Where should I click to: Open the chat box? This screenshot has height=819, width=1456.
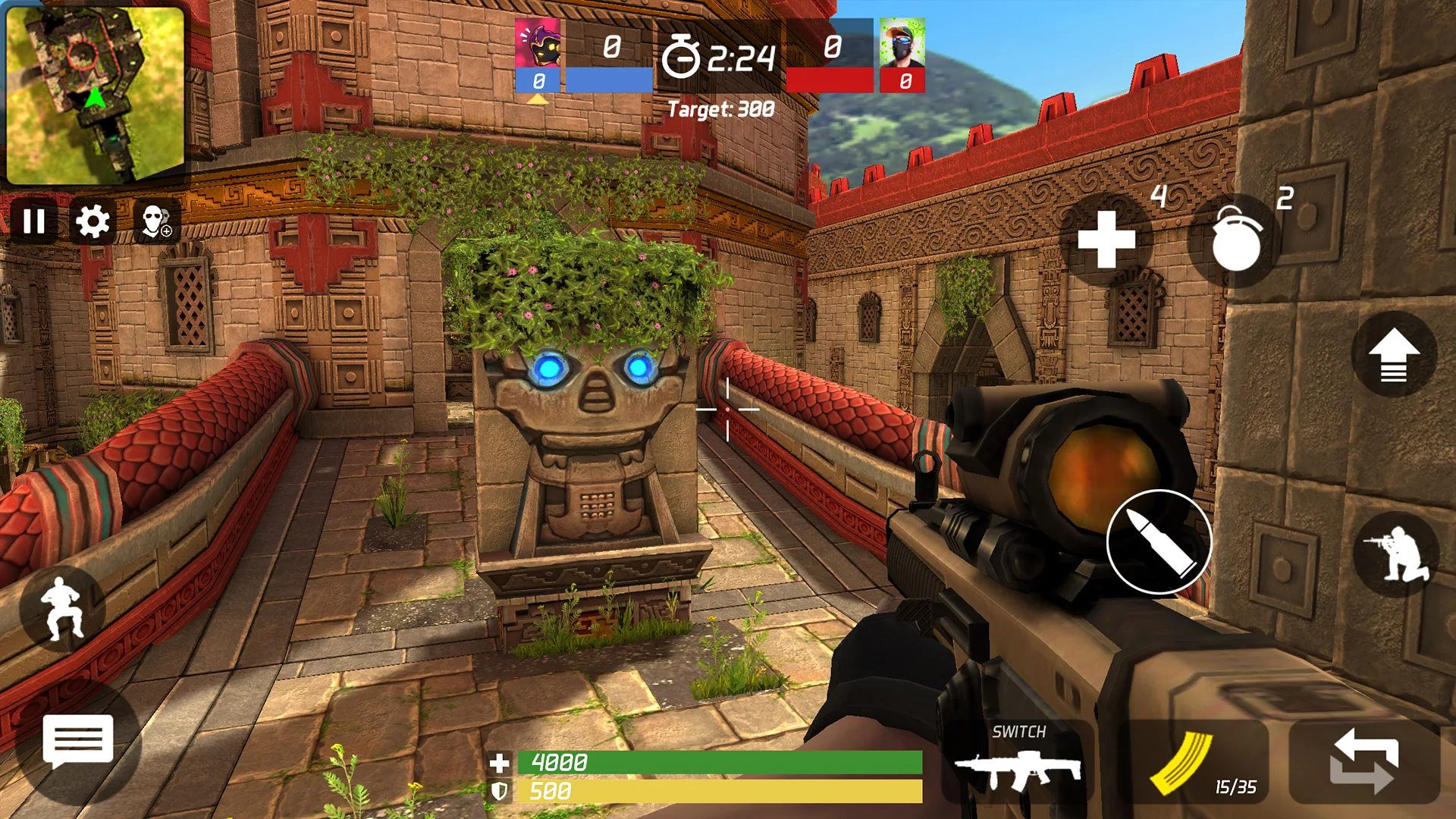pyautogui.click(x=78, y=741)
